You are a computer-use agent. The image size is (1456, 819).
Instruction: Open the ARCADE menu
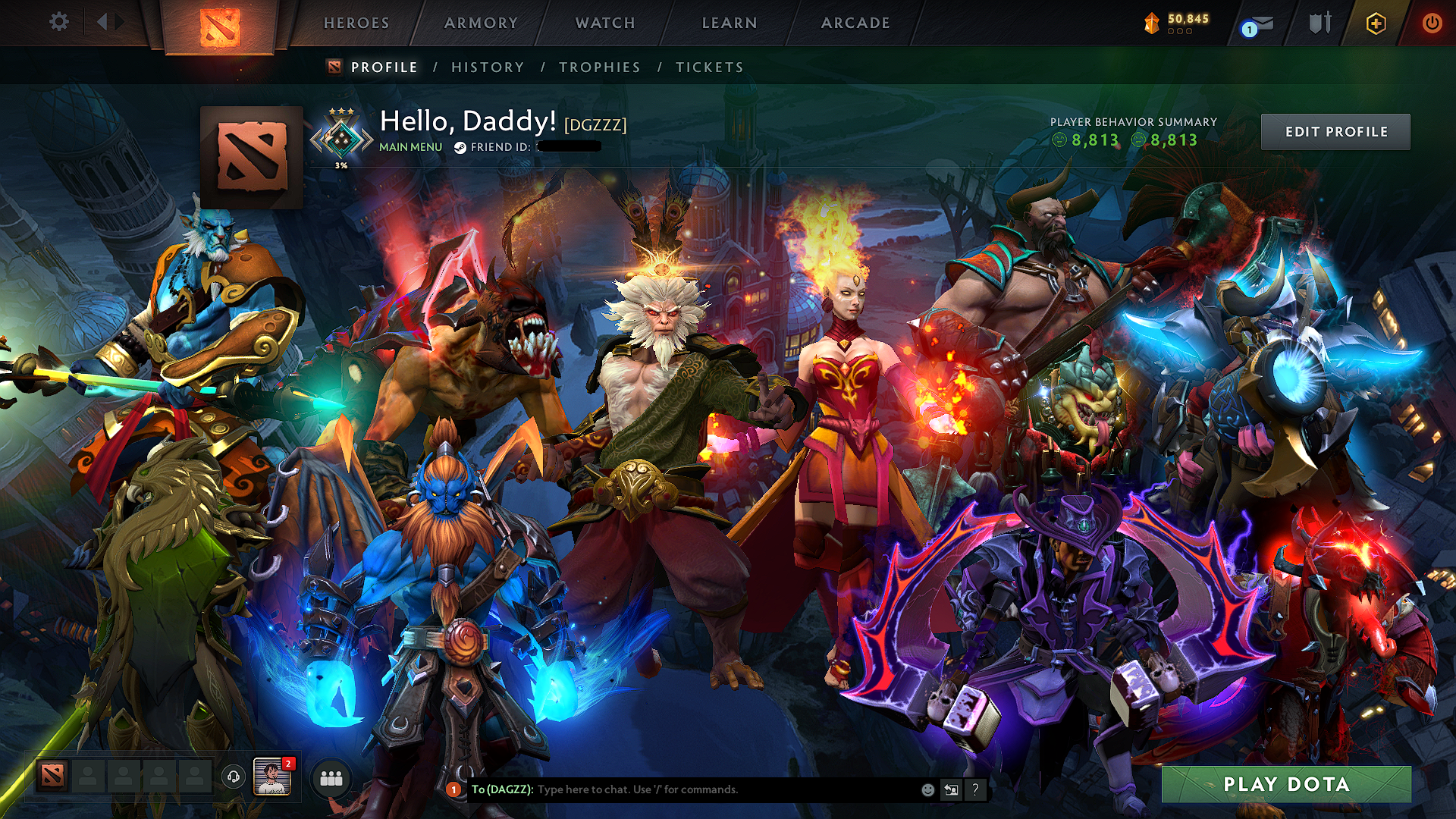[x=855, y=24]
